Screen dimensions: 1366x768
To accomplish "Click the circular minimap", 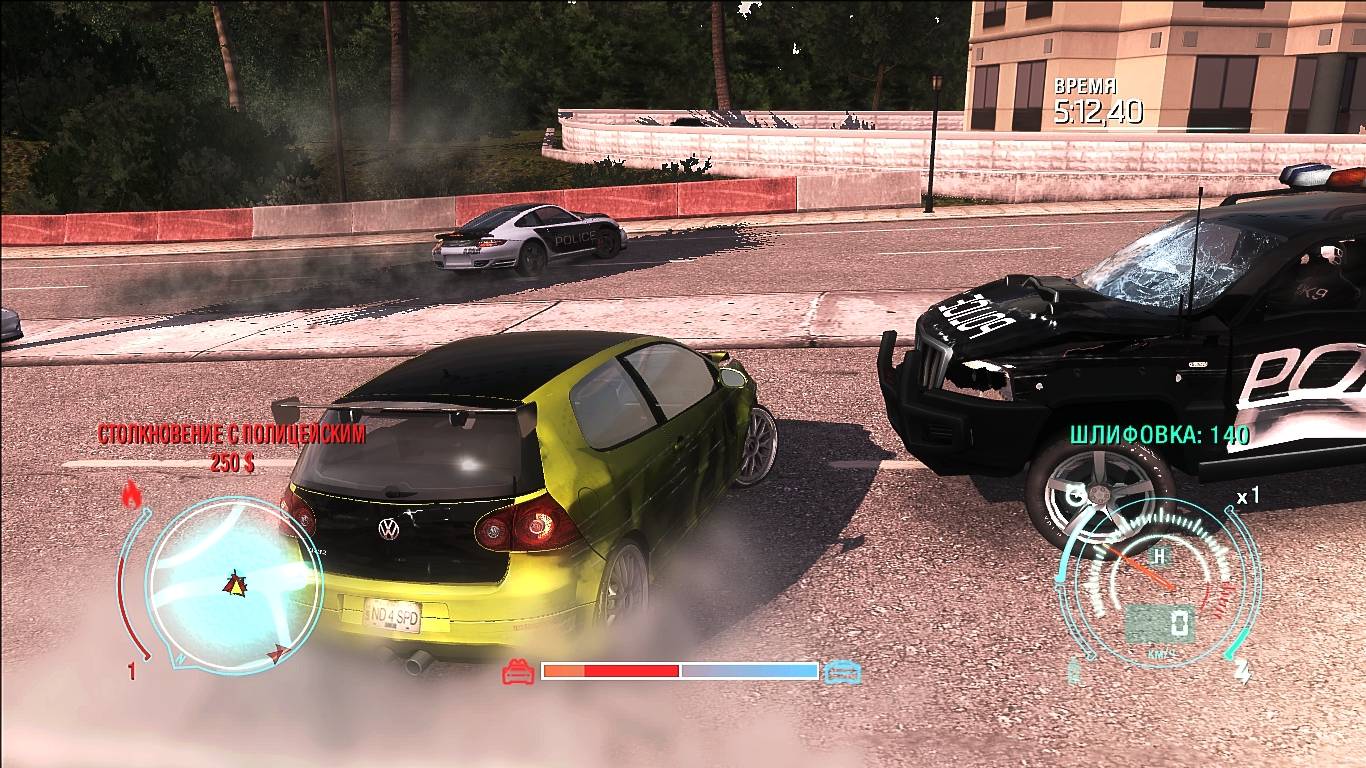I will pyautogui.click(x=234, y=583).
